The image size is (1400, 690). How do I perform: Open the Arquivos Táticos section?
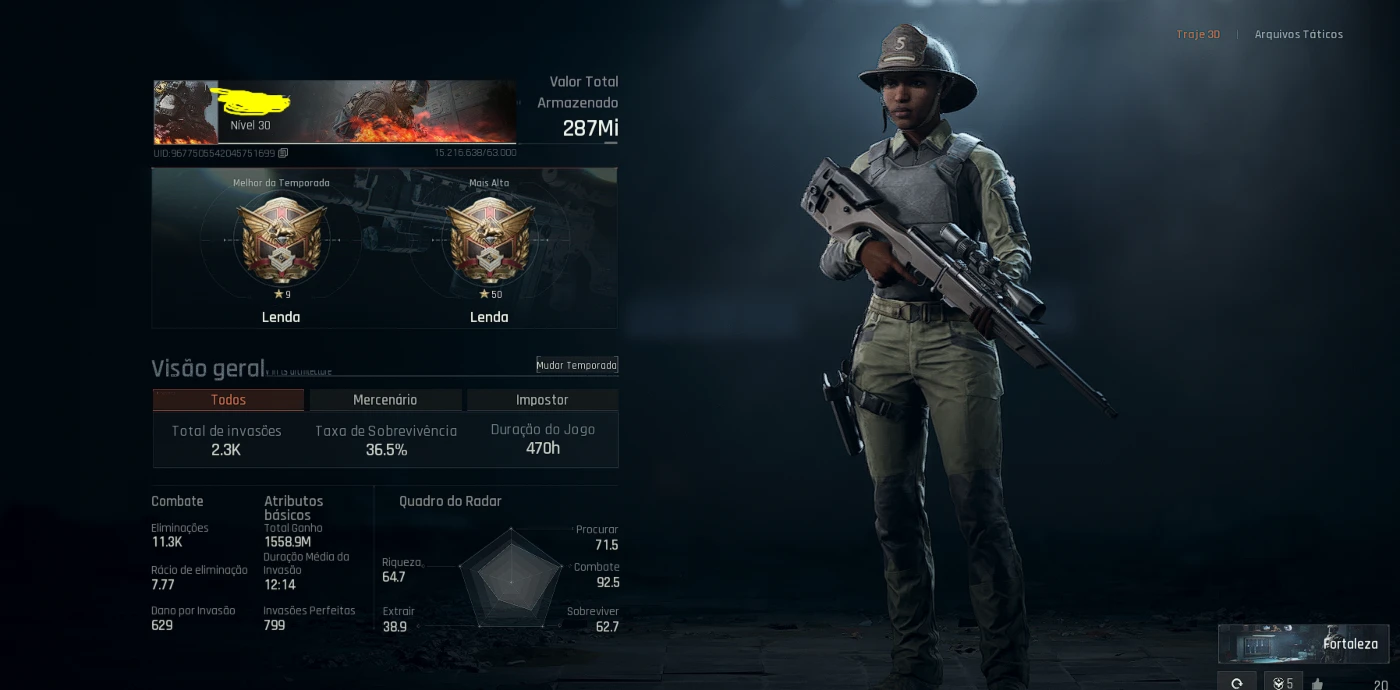pos(1298,34)
